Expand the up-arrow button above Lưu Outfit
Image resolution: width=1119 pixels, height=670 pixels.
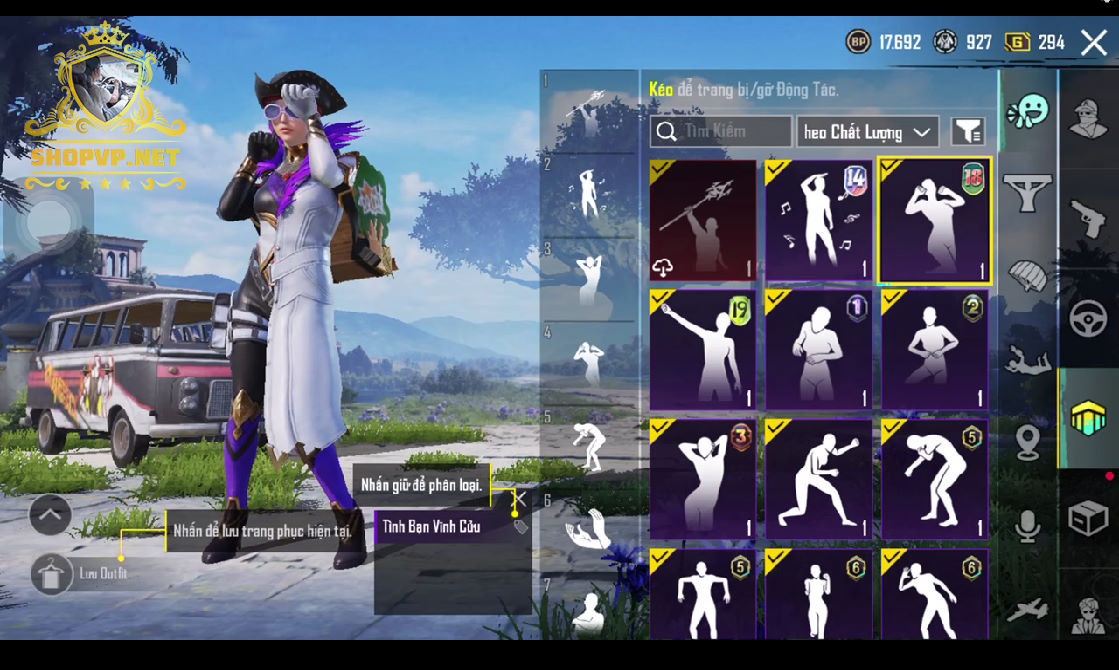[50, 515]
